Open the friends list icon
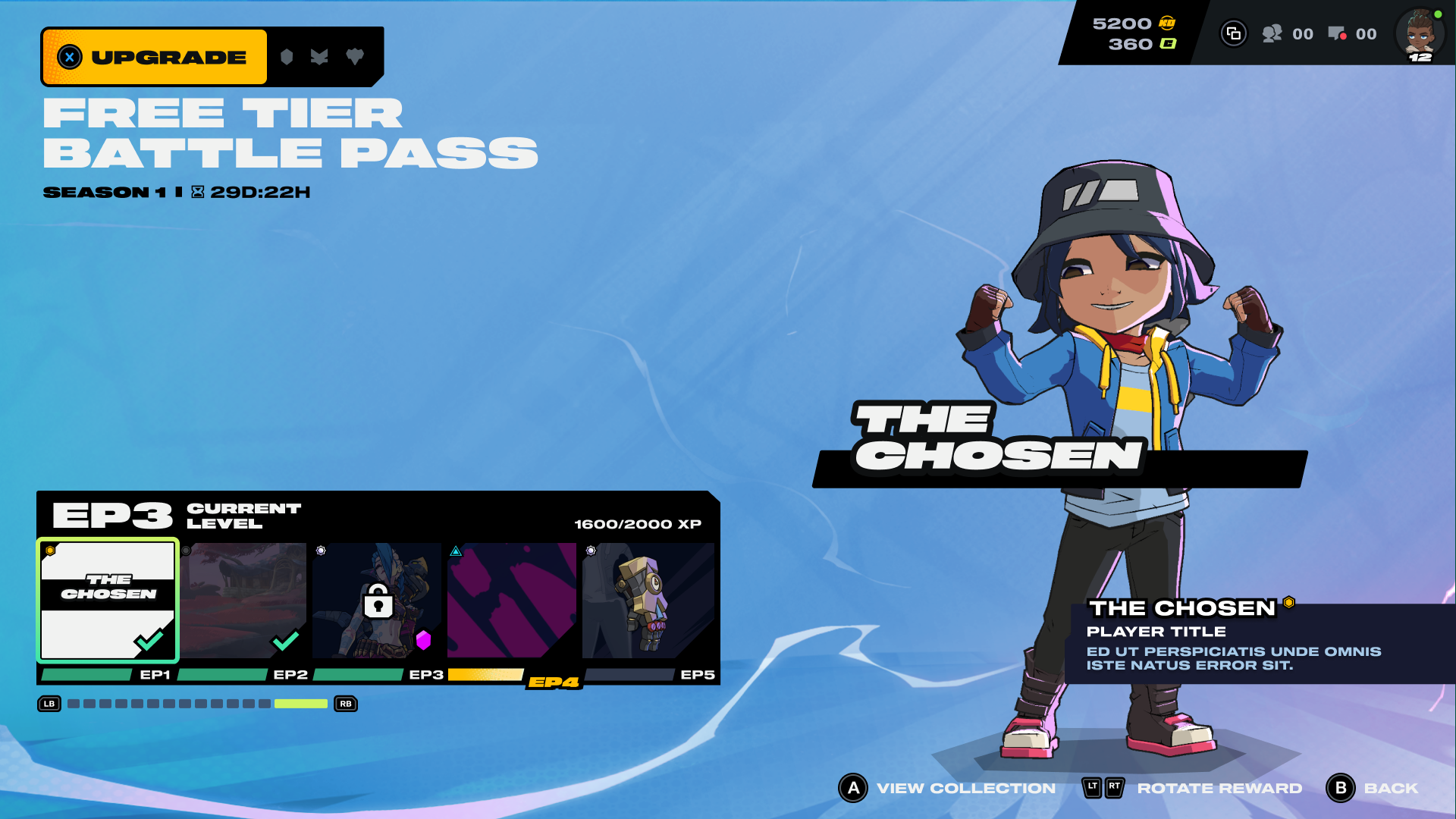The image size is (1456, 819). tap(1272, 34)
